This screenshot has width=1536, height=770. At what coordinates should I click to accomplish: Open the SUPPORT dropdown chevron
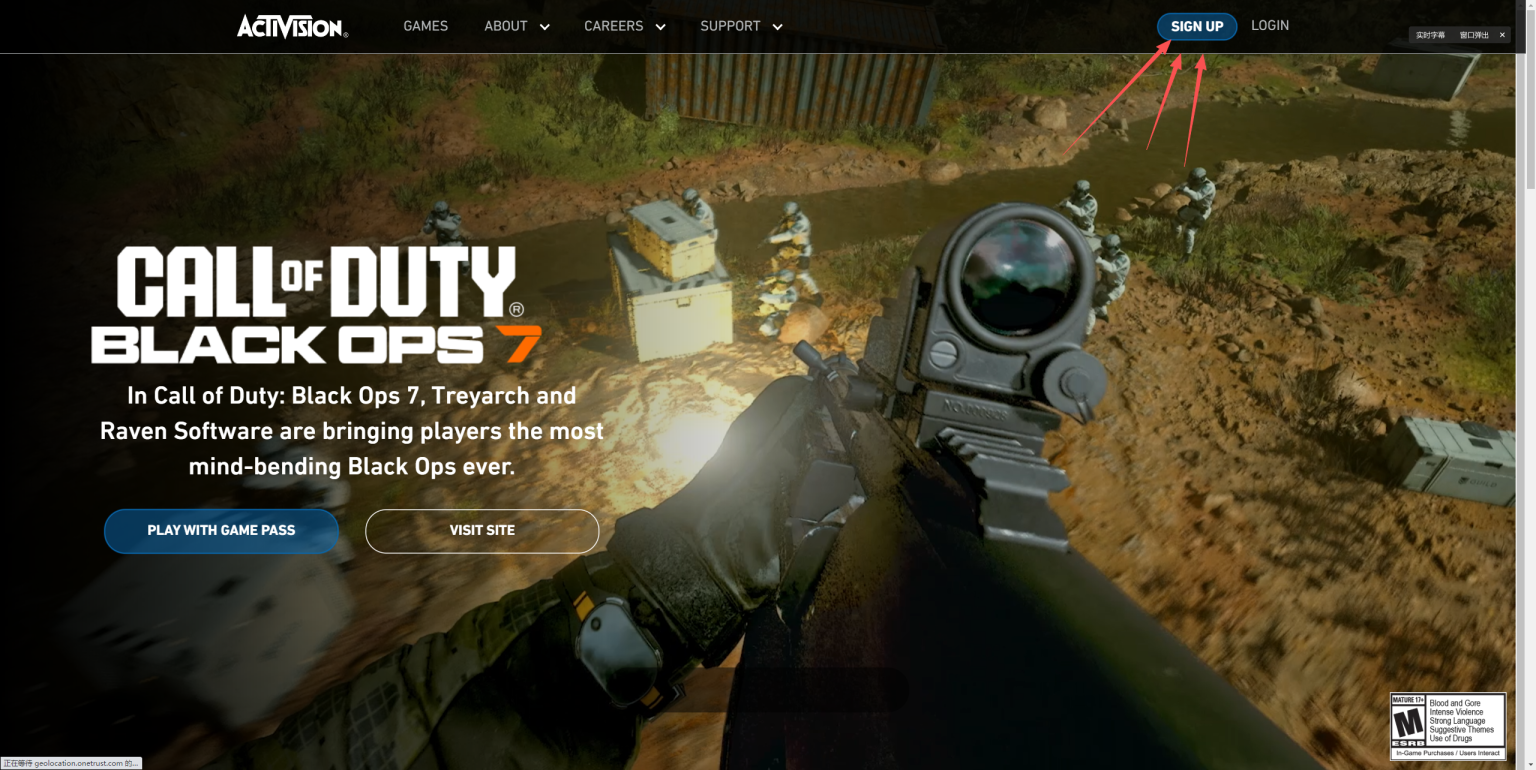point(778,27)
